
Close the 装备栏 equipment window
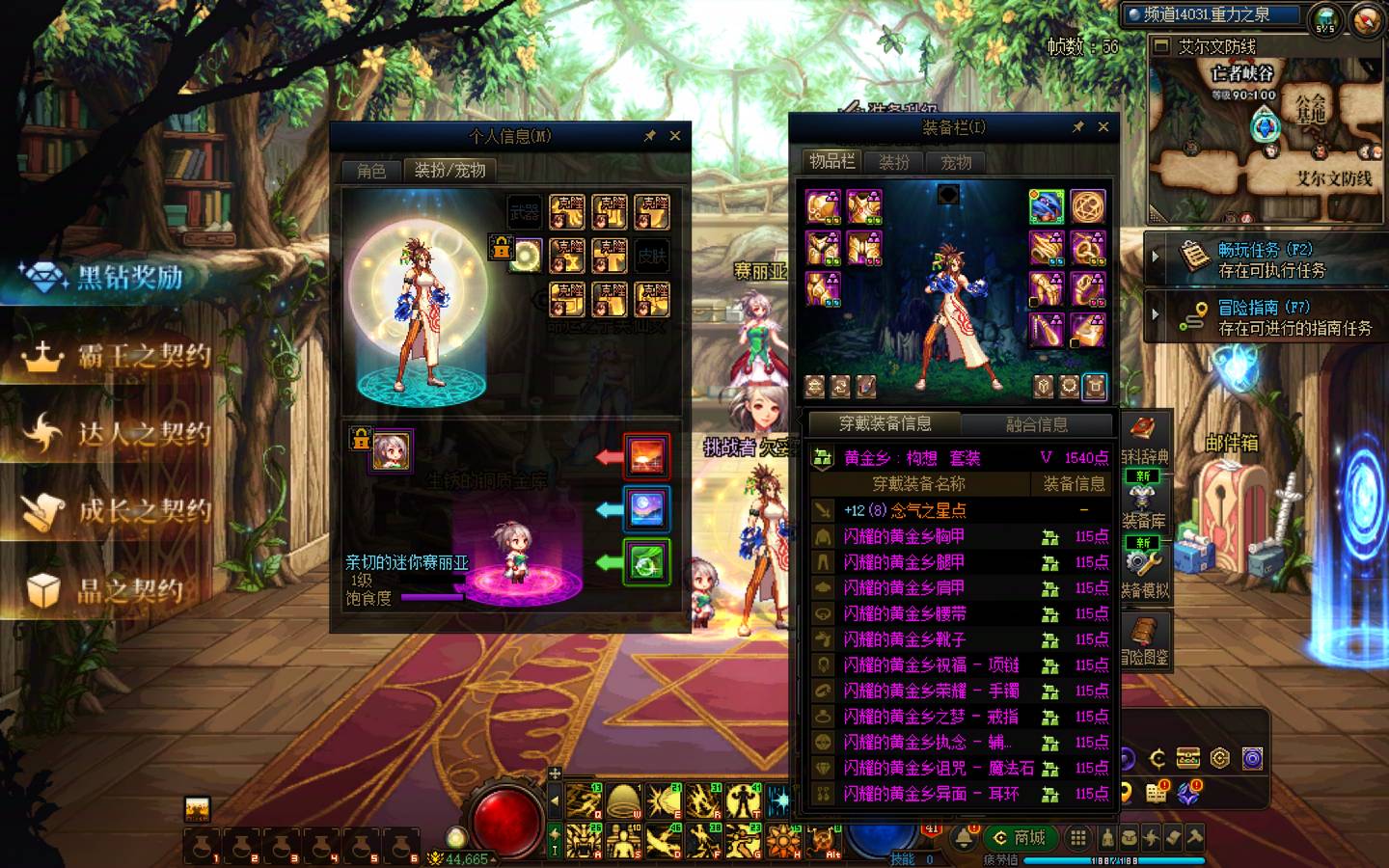coord(1103,126)
